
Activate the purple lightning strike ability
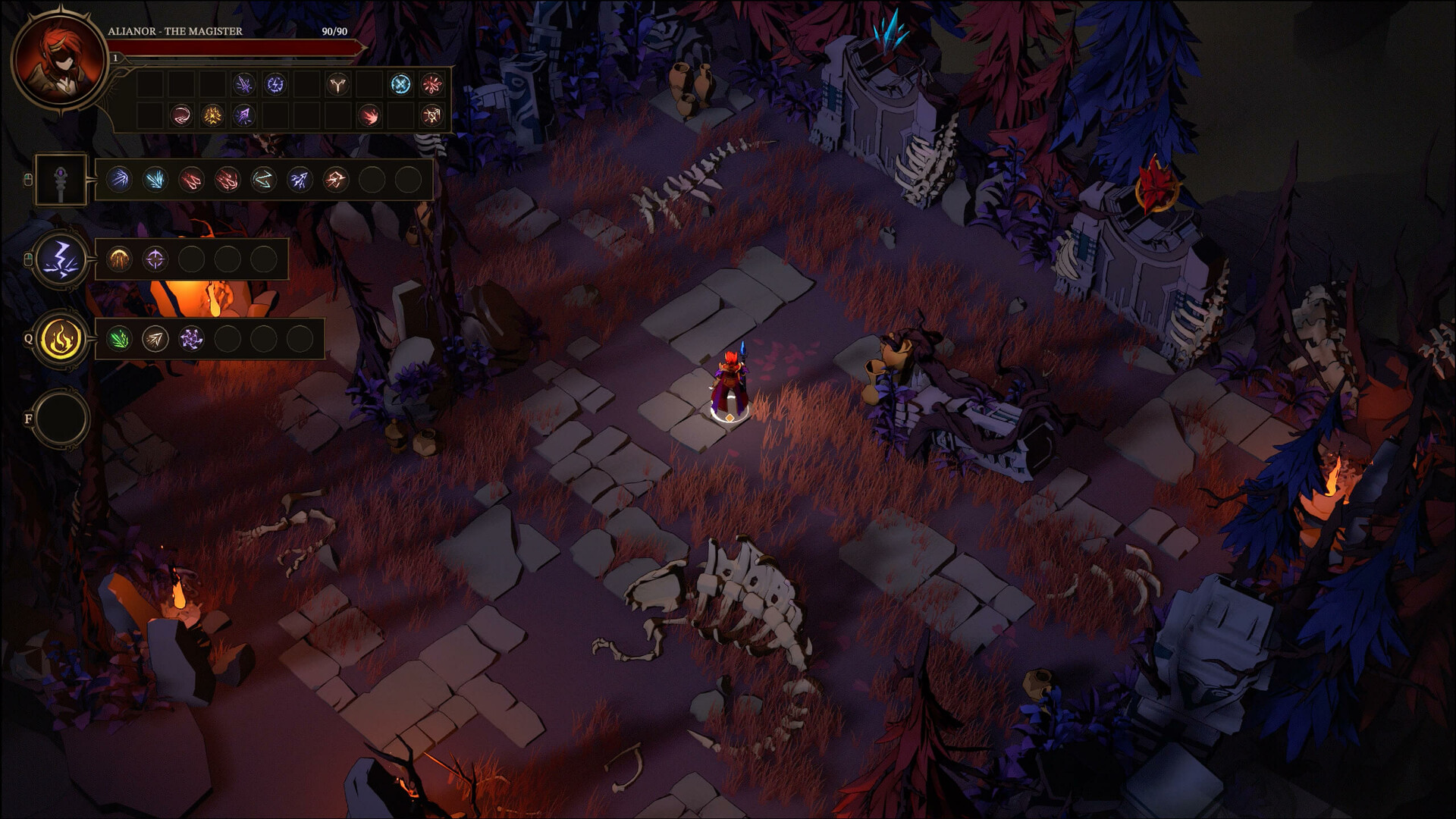61,259
